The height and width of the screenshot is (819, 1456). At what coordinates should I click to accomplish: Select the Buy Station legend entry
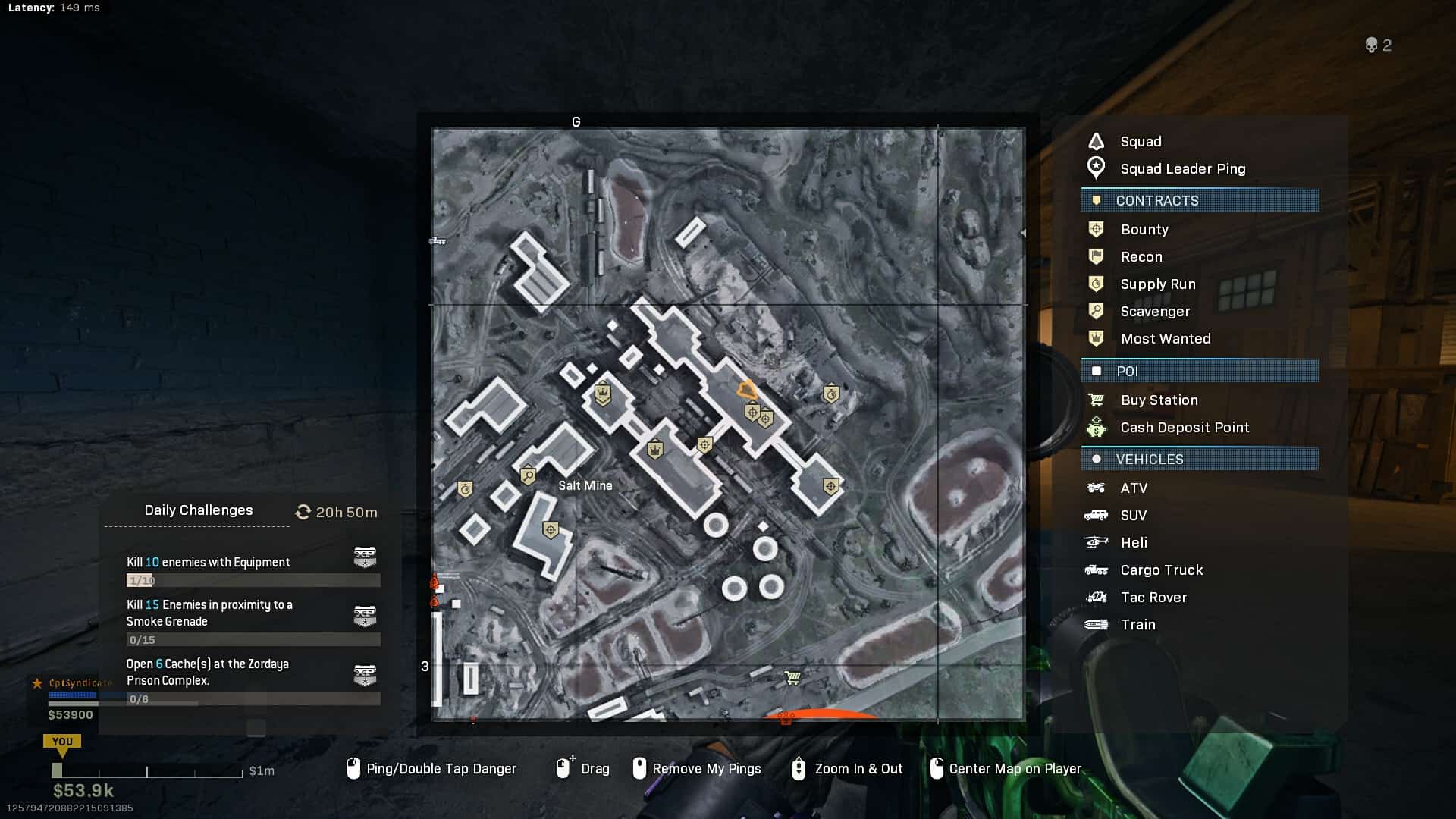[x=1159, y=400]
